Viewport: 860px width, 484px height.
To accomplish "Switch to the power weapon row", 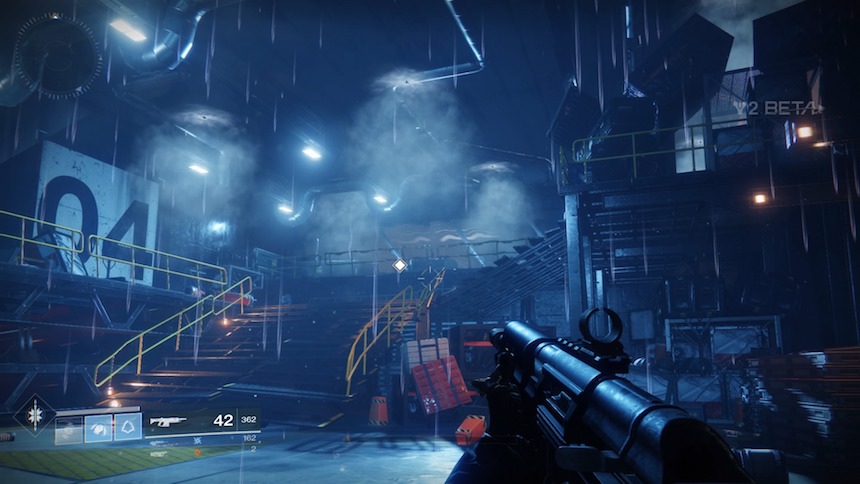I will [160, 452].
